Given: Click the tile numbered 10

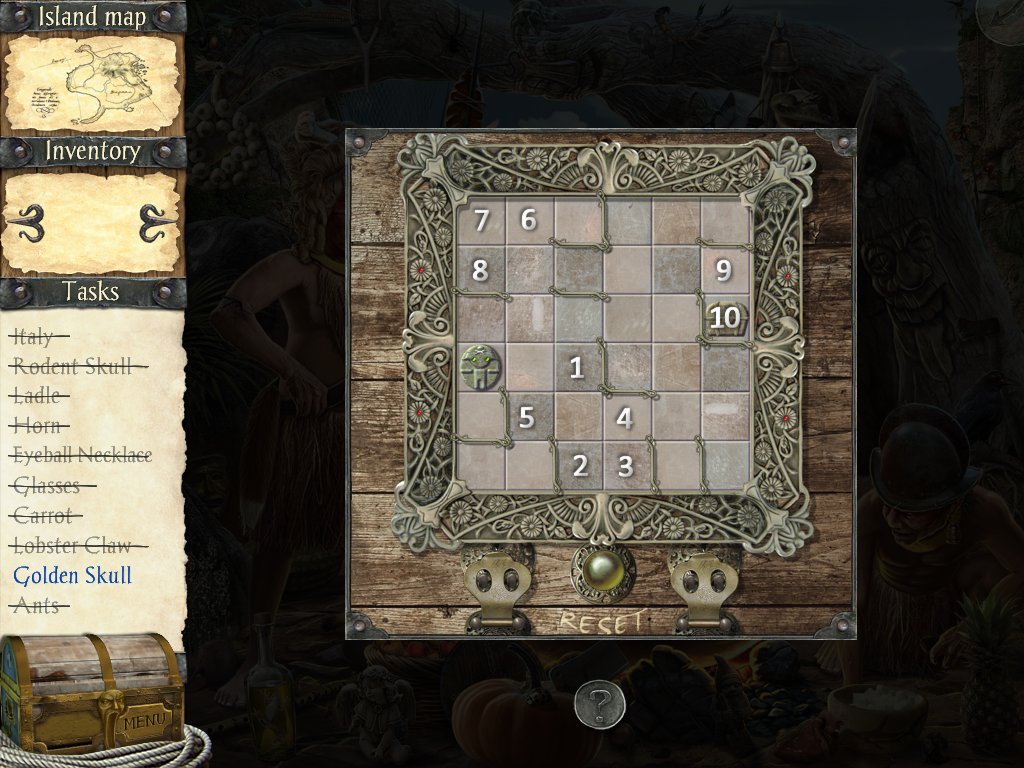Looking at the screenshot, I should tap(725, 319).
